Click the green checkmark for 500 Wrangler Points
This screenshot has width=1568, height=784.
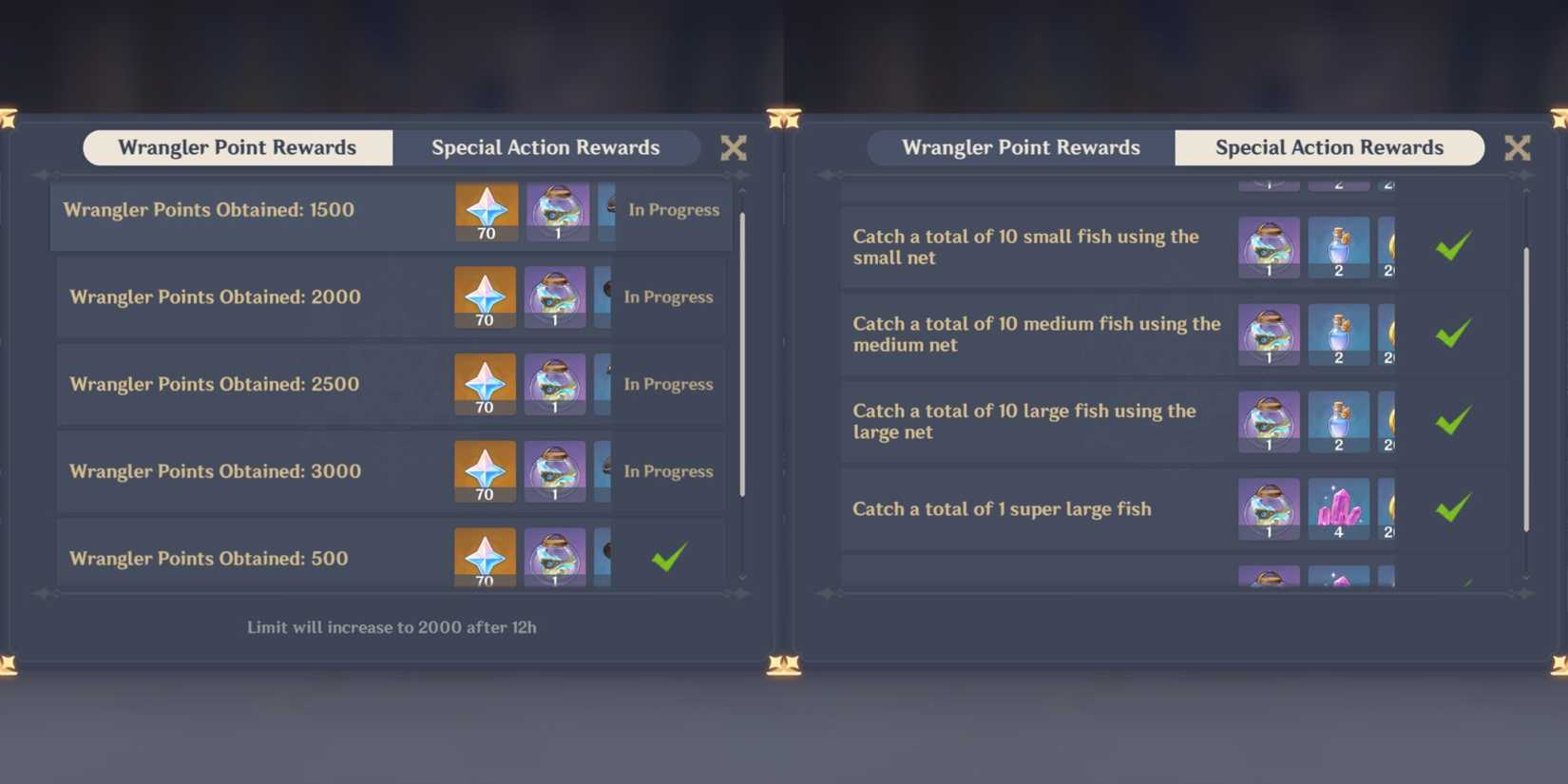670,559
